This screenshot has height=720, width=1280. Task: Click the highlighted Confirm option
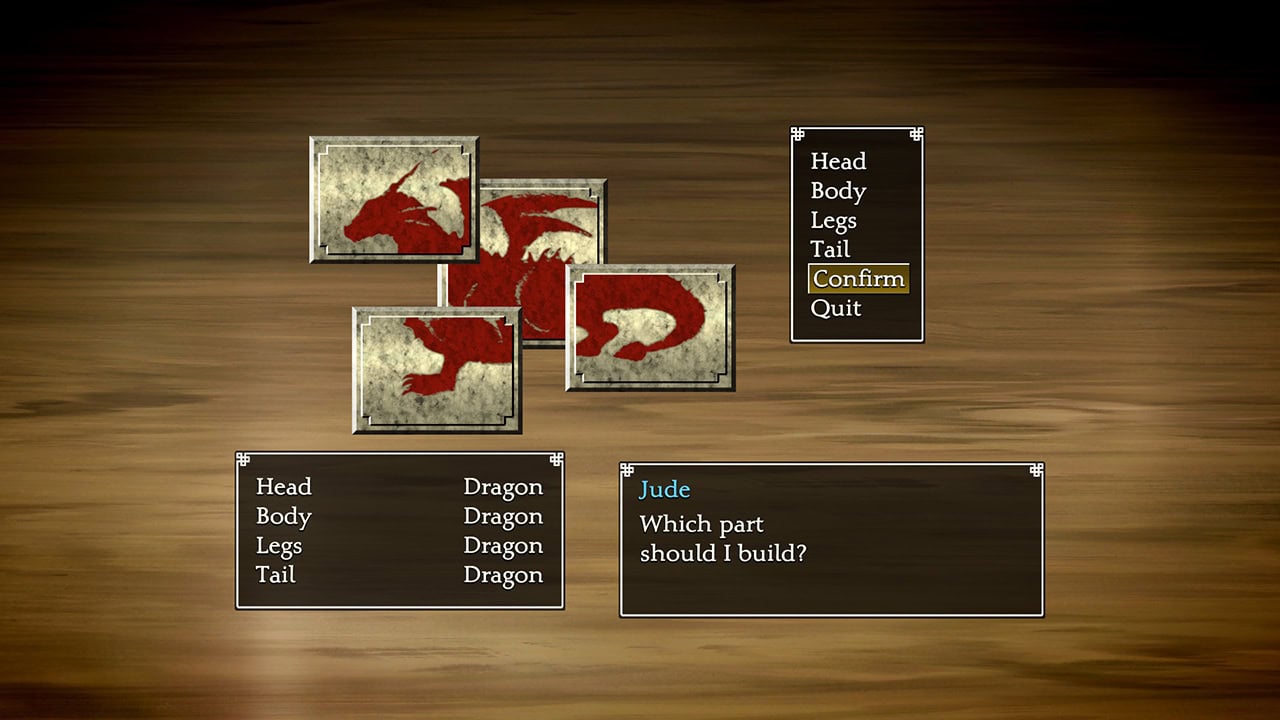[858, 279]
